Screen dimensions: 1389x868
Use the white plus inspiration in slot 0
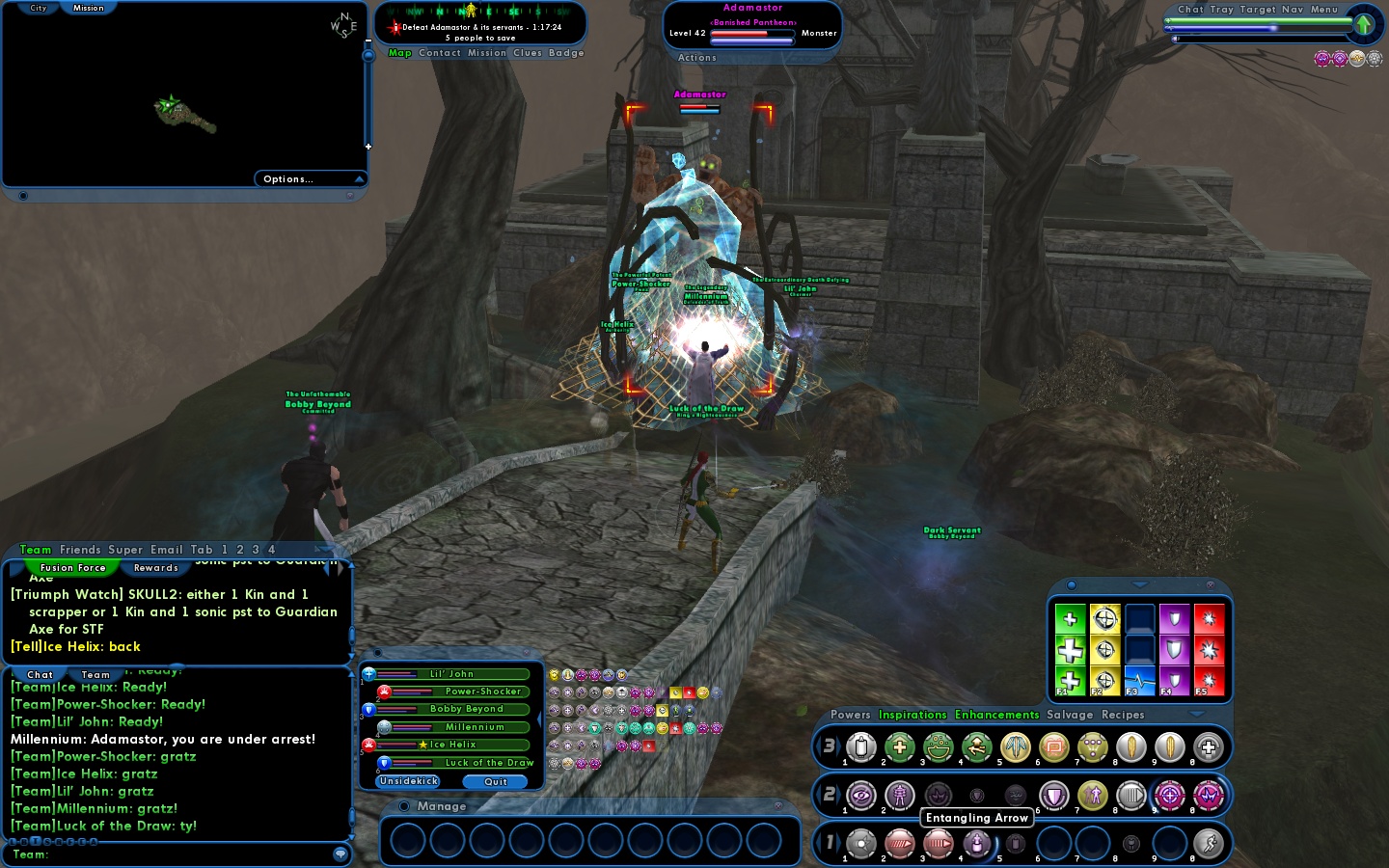point(1209,747)
